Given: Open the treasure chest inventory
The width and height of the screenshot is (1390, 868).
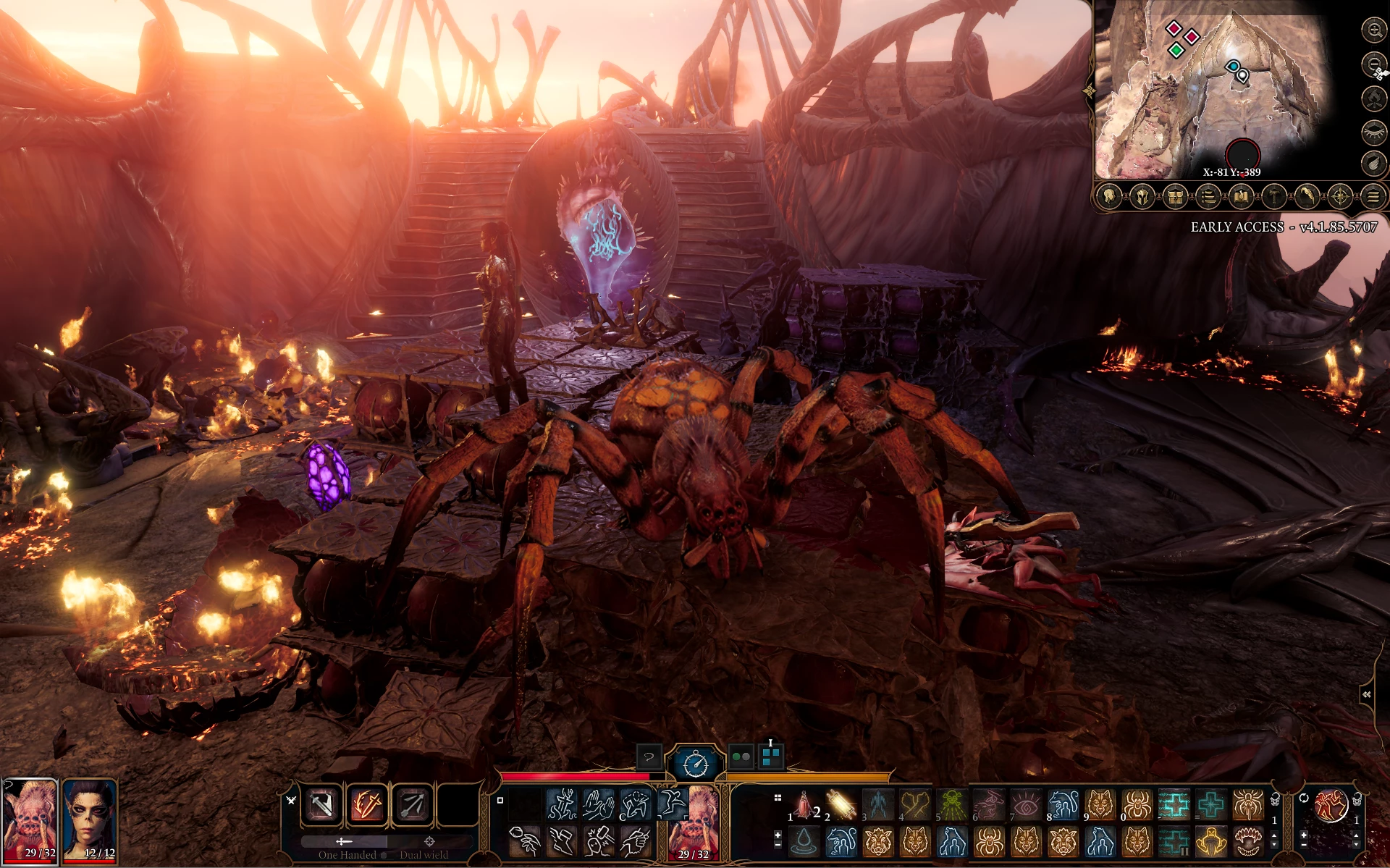Looking at the screenshot, I should (1175, 196).
